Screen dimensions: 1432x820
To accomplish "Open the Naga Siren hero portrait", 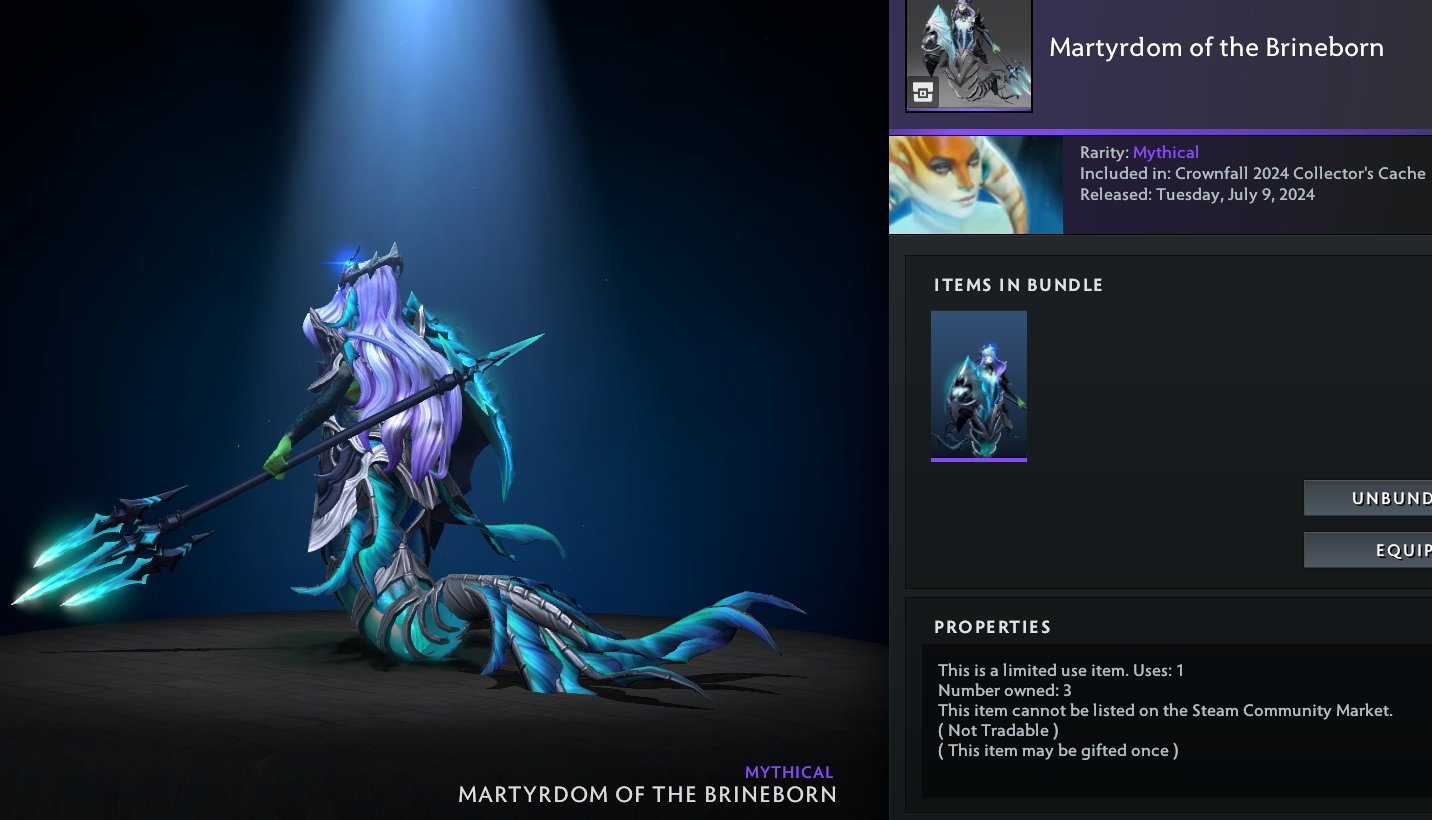I will 975,185.
